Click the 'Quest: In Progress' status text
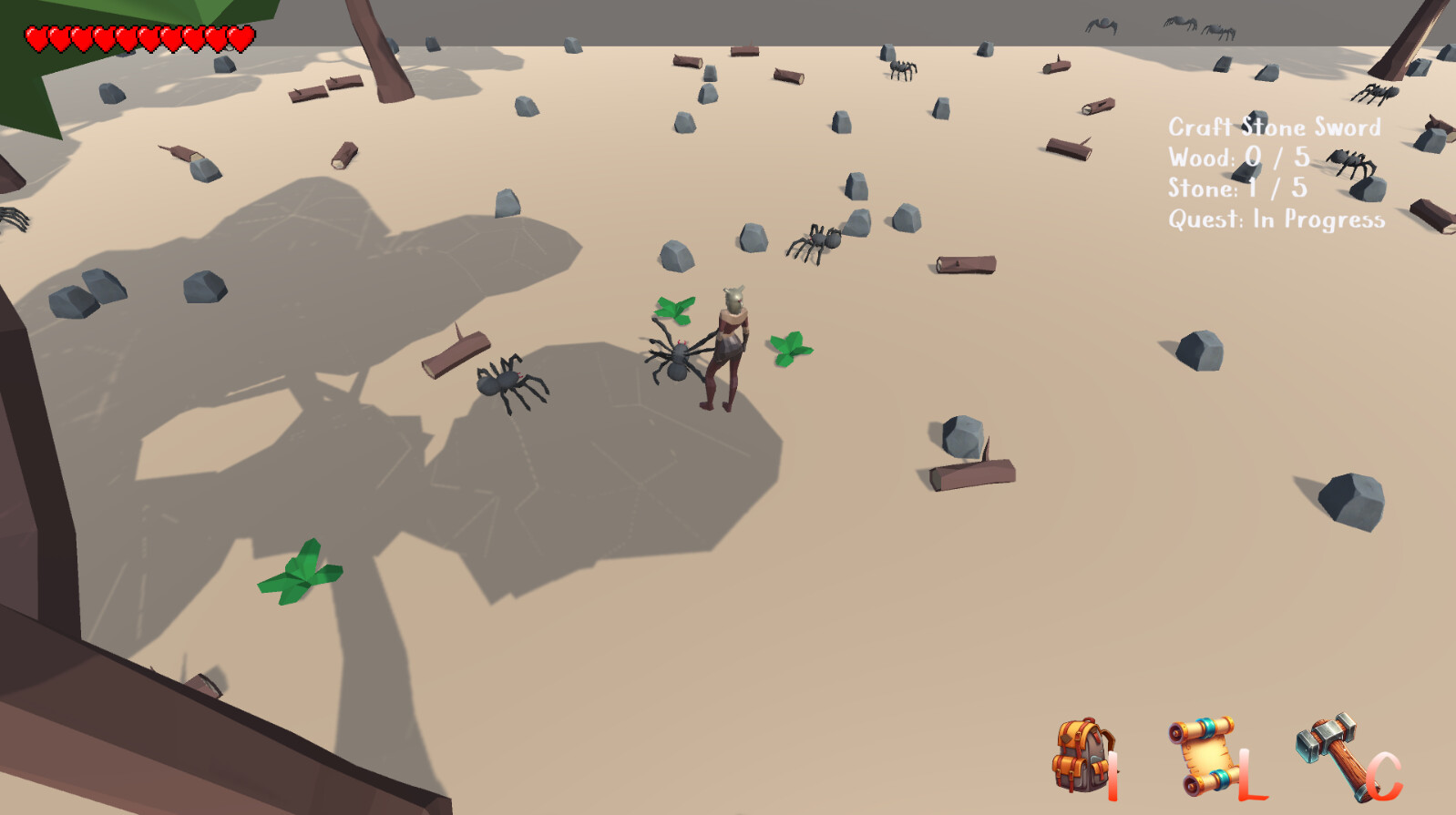This screenshot has height=815, width=1456. pos(1276,218)
